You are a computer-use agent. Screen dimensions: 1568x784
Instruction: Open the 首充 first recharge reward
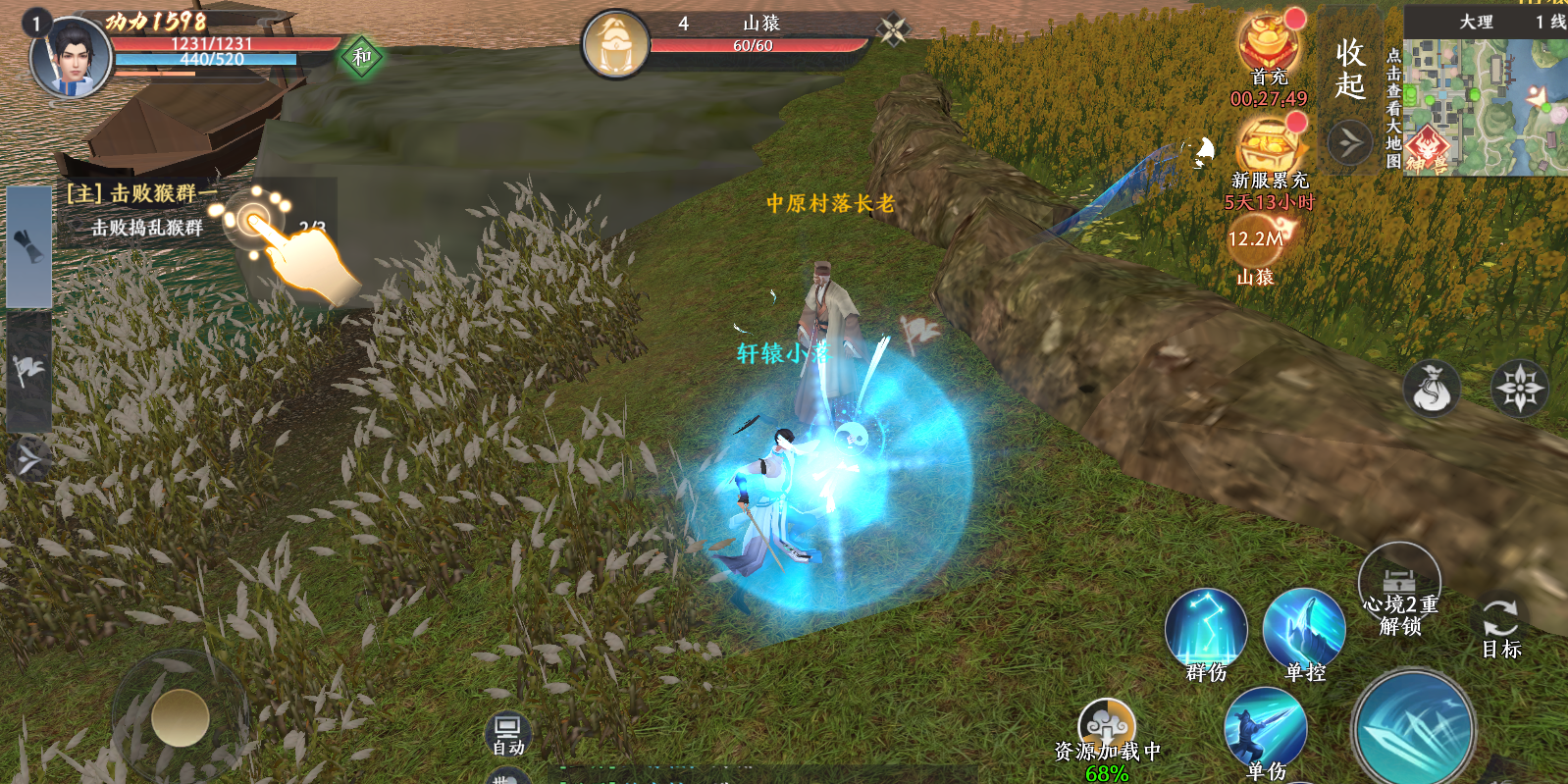point(1269,44)
